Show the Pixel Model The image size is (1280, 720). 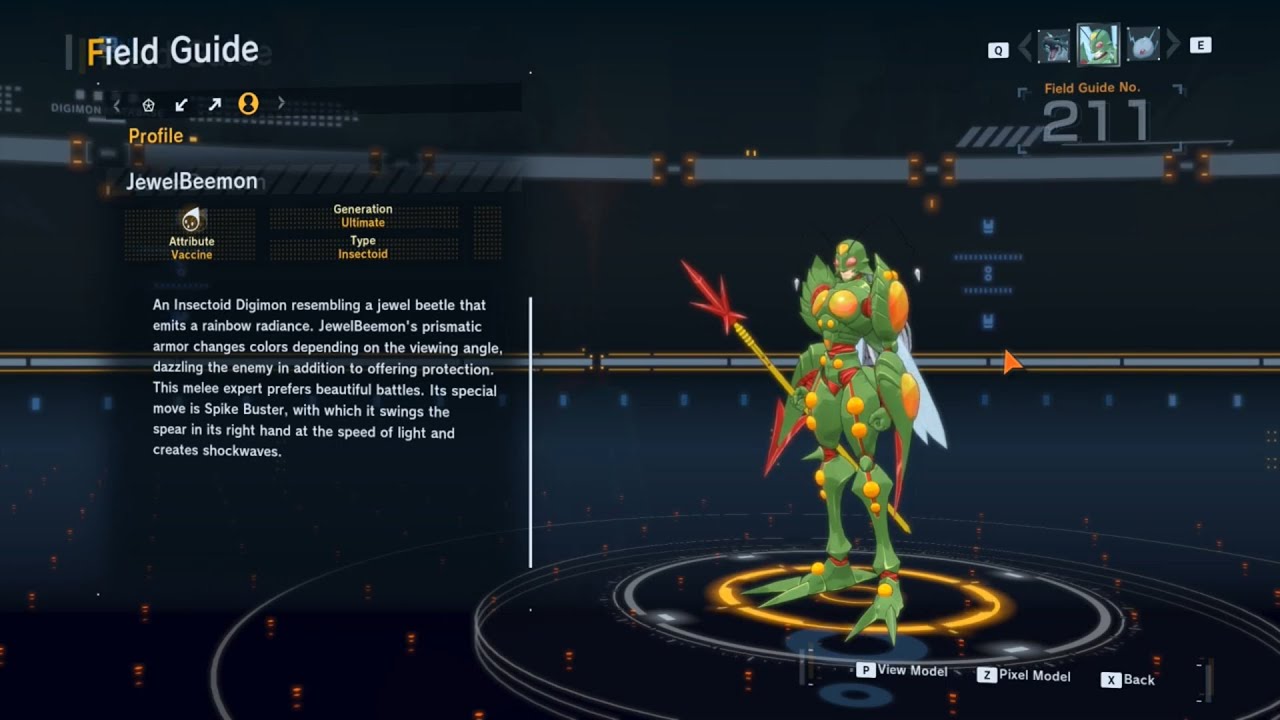1024,676
